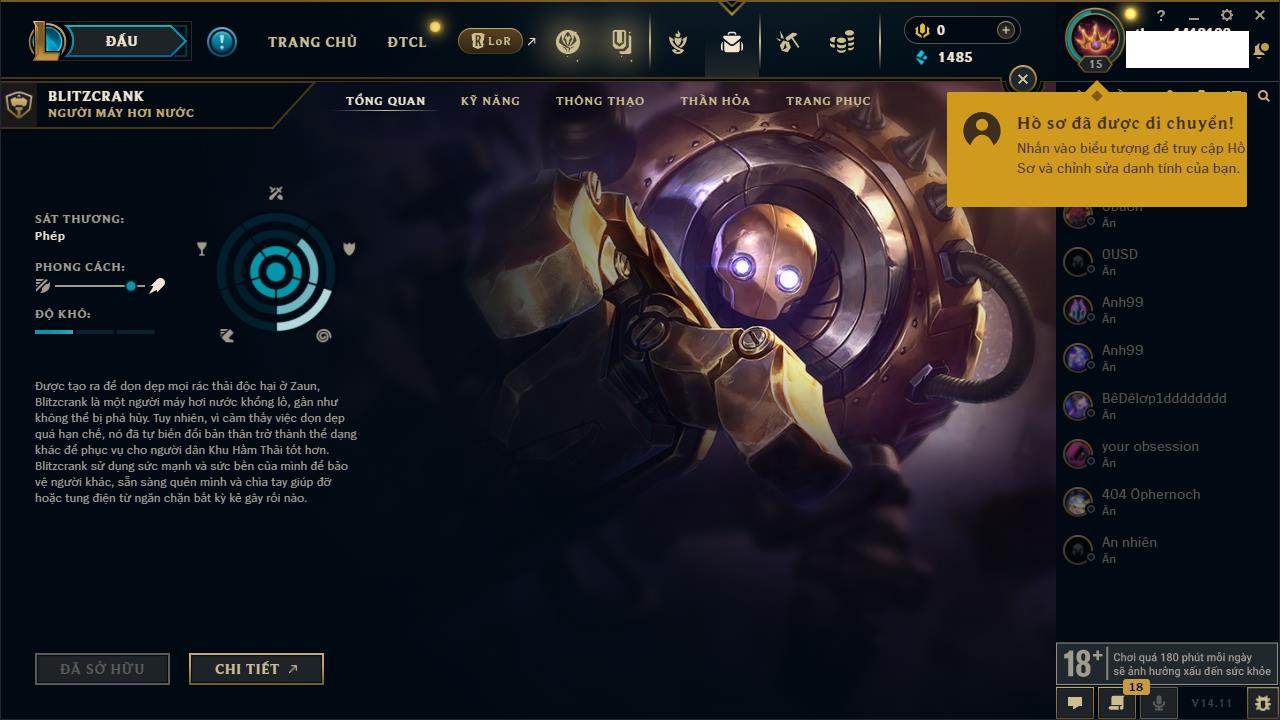The height and width of the screenshot is (720, 1280).
Task: Switch to the KỸ NĂNG tab
Action: pos(490,101)
